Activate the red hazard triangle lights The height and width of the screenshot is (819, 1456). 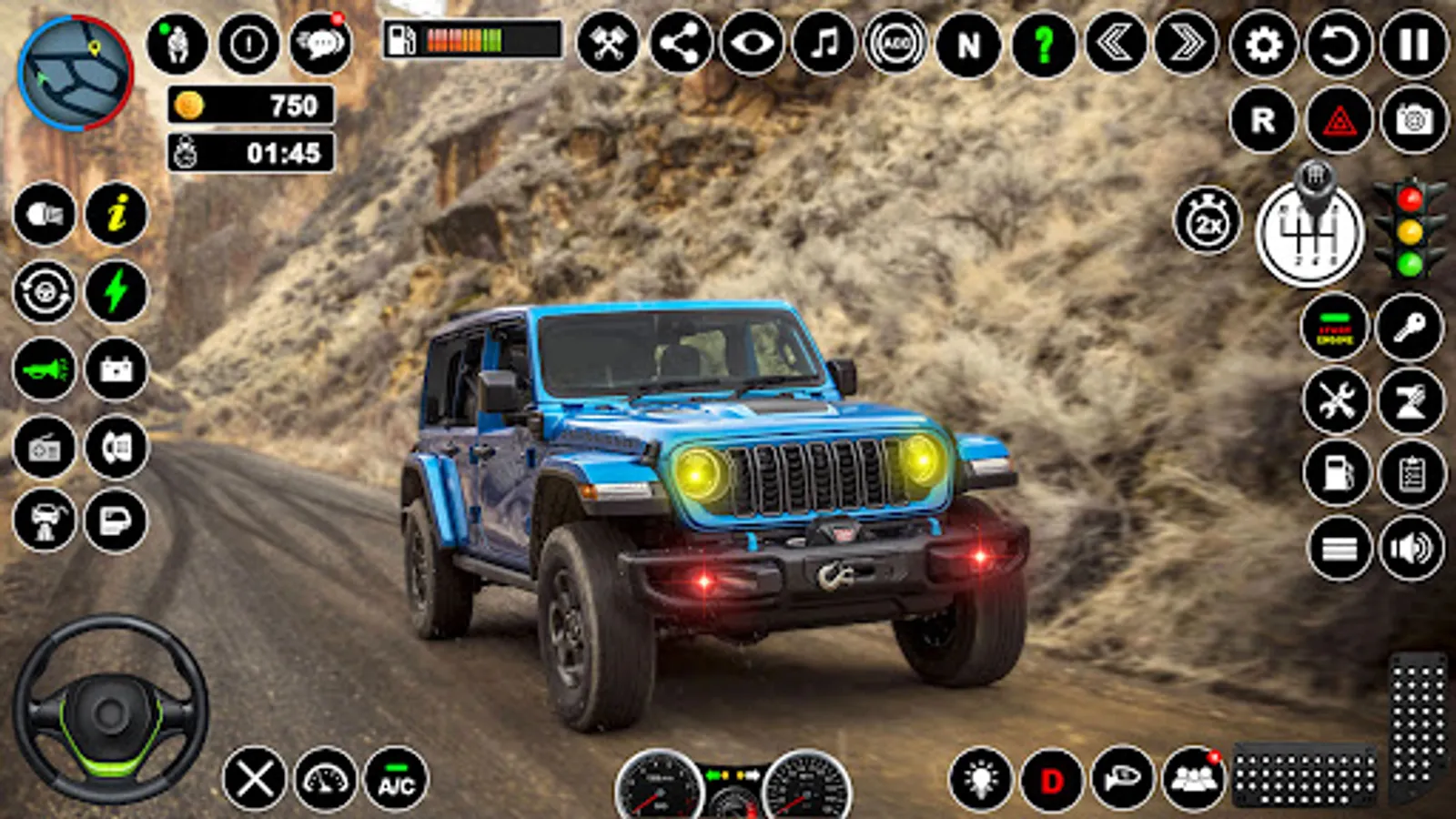coord(1339,120)
